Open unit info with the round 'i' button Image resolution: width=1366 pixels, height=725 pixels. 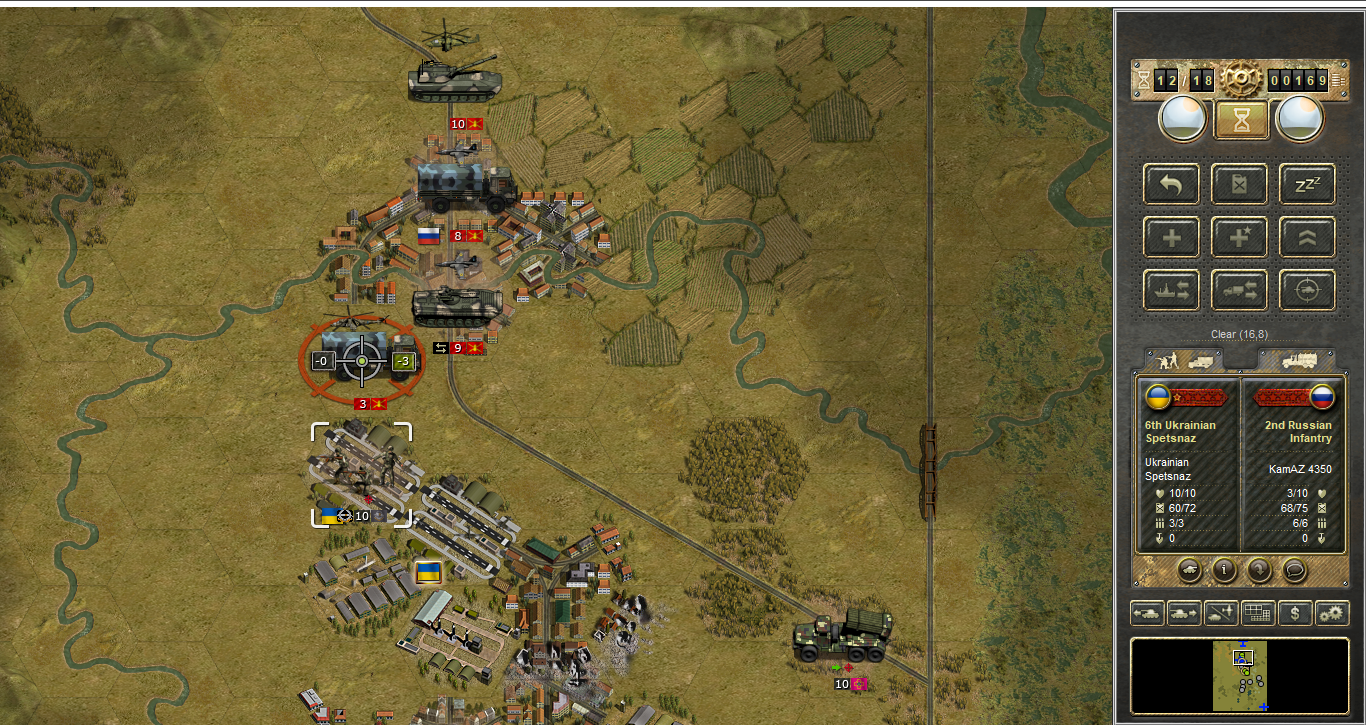[1222, 569]
